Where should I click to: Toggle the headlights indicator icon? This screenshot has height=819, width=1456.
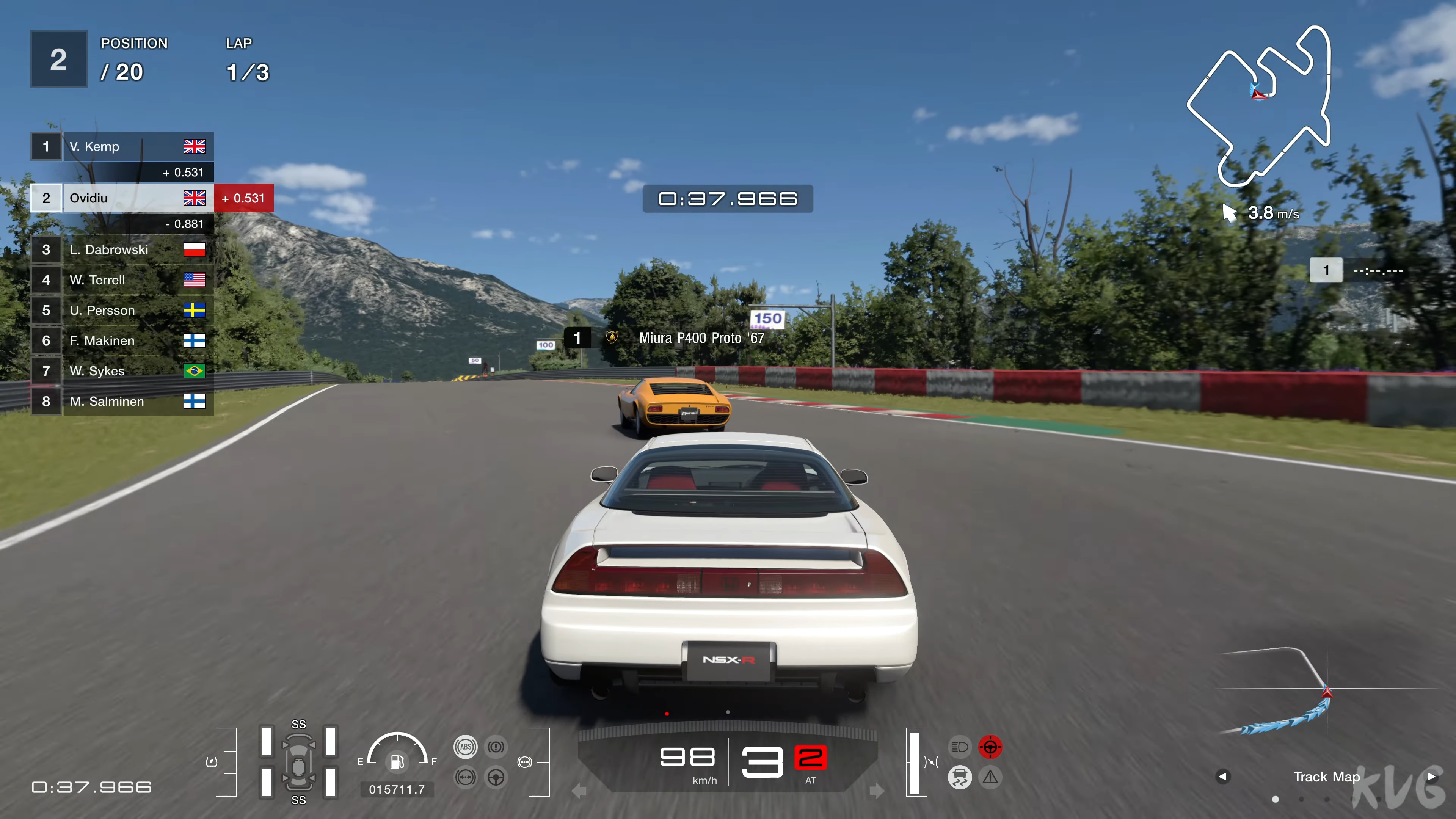click(959, 747)
